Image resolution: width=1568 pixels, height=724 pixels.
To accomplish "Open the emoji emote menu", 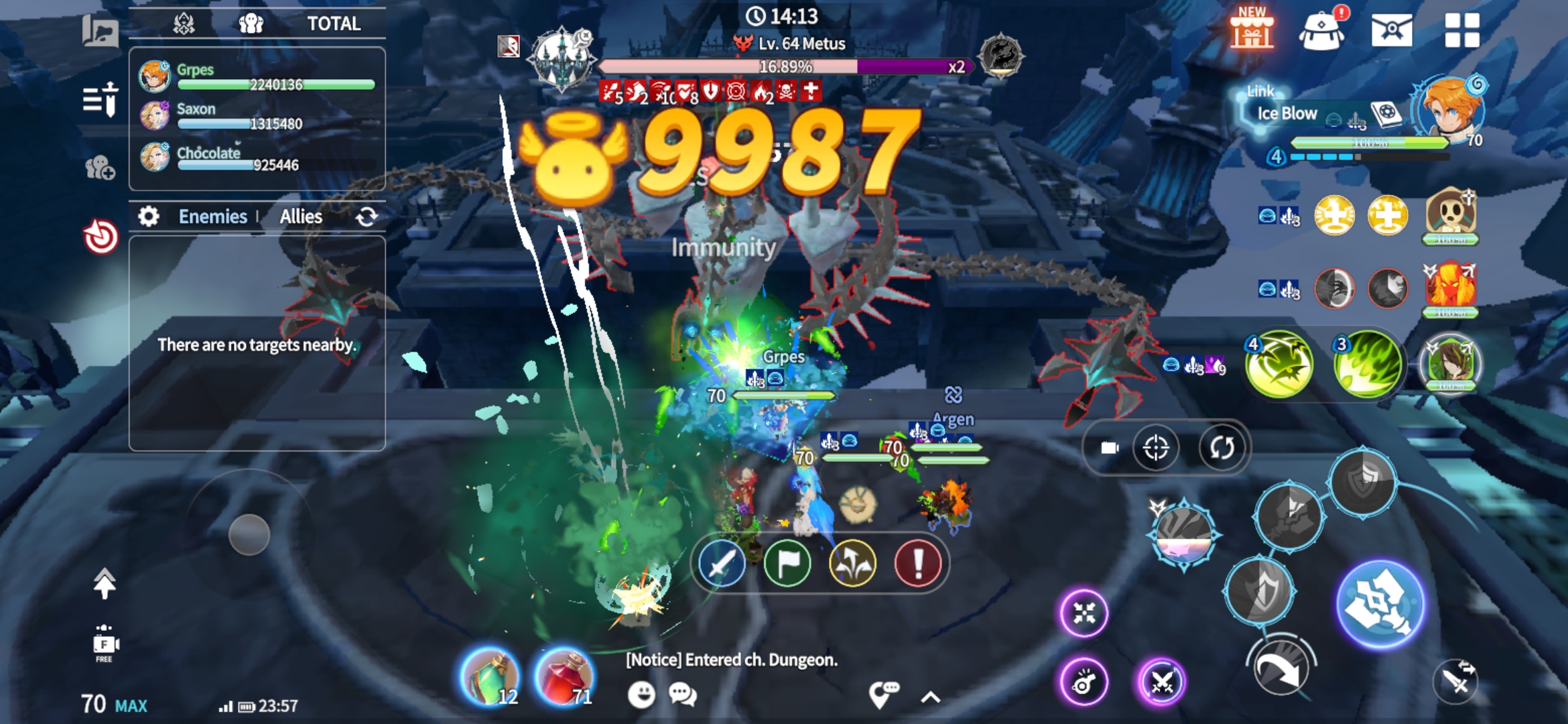I will coord(641,695).
